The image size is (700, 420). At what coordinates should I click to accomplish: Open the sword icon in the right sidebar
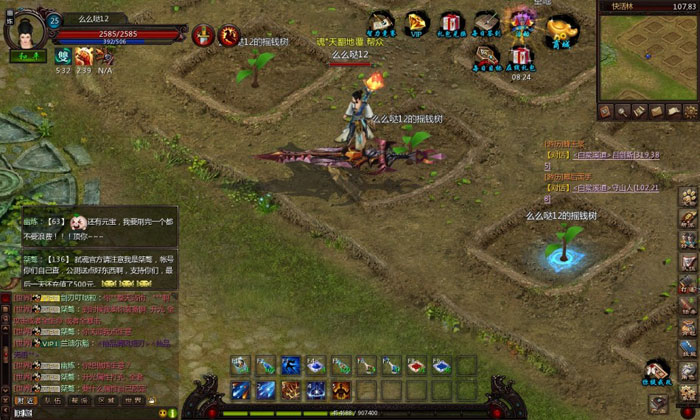coord(688,262)
